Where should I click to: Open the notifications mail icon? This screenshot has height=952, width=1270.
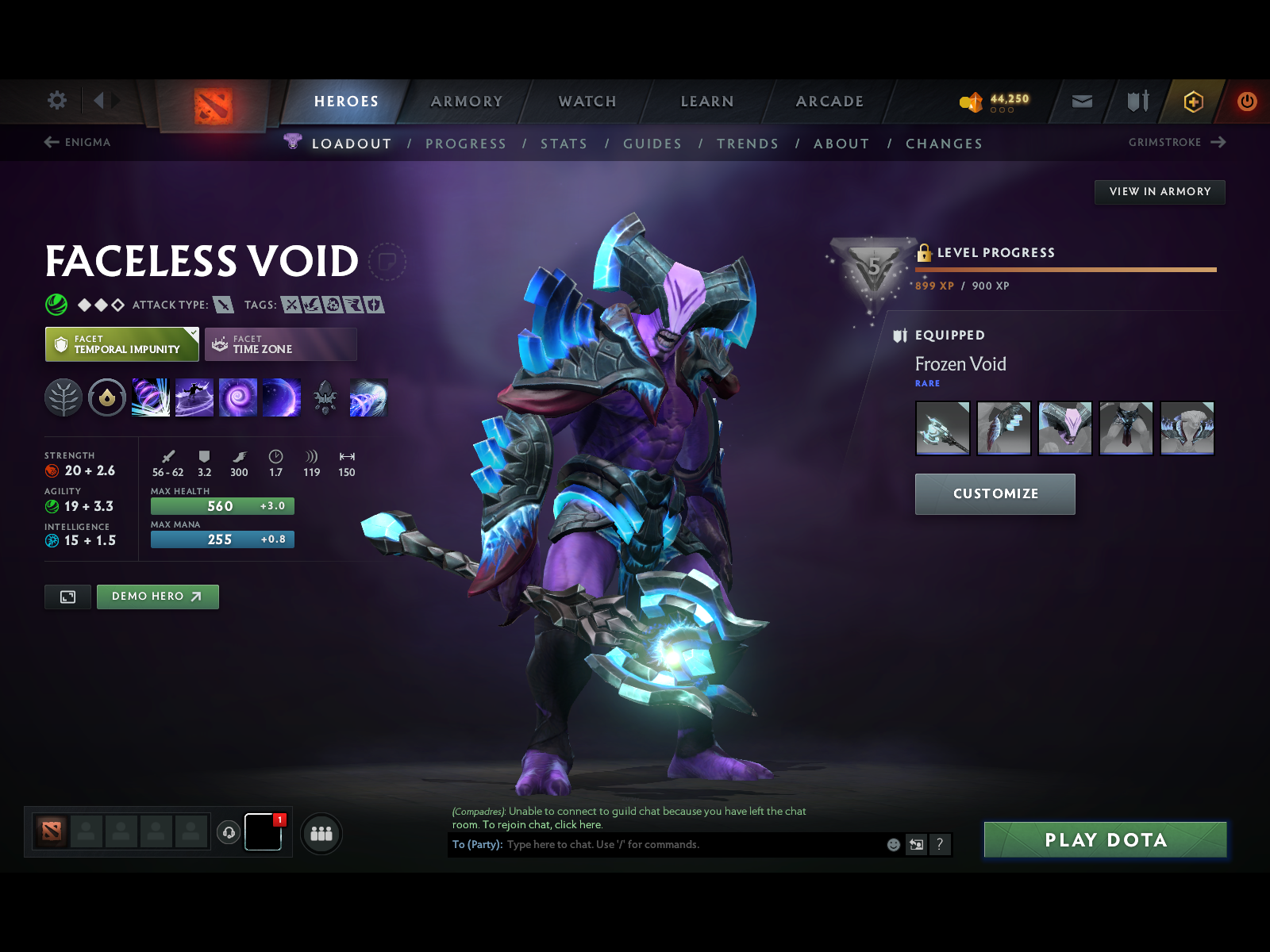(x=1081, y=102)
